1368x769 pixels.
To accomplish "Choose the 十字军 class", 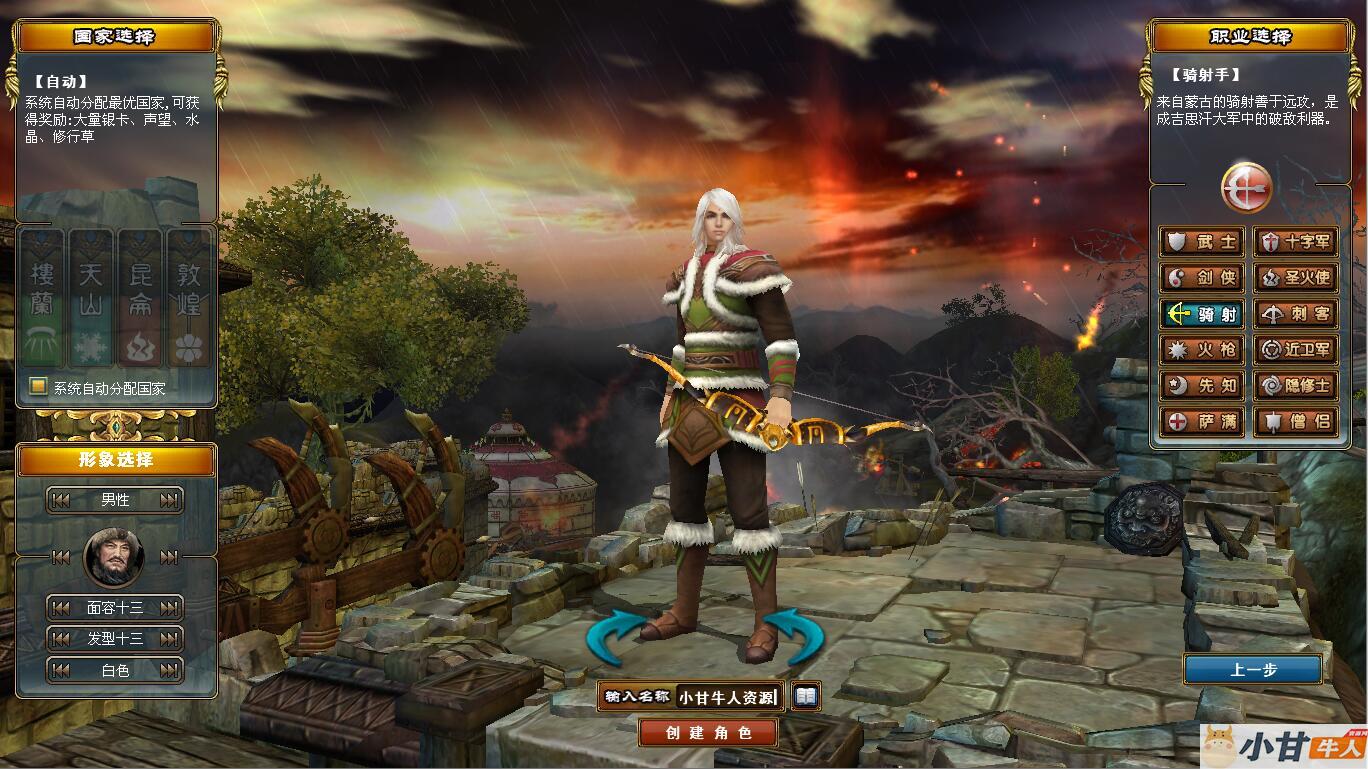I will (1296, 242).
